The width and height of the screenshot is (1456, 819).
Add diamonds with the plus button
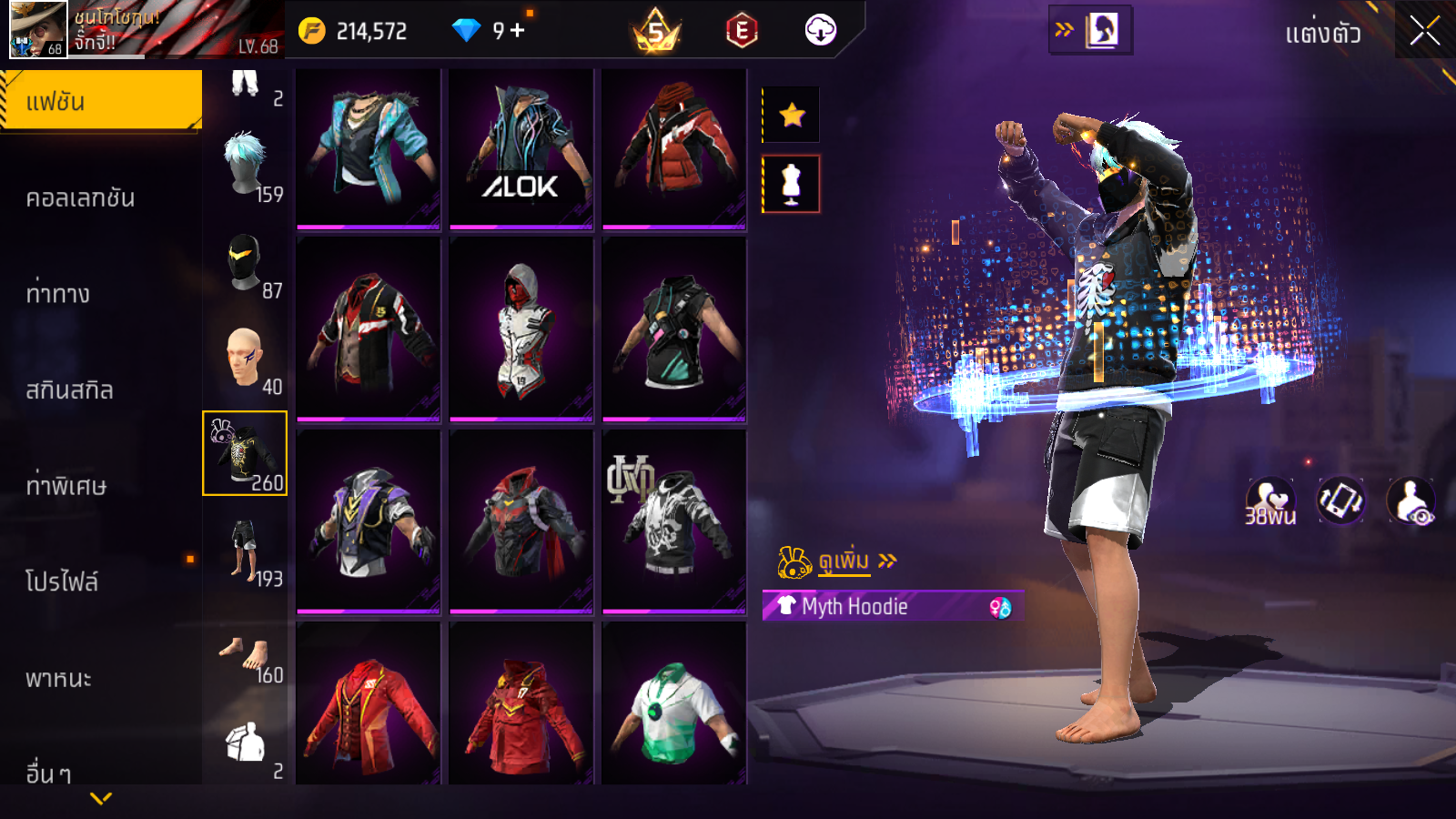pos(518,31)
